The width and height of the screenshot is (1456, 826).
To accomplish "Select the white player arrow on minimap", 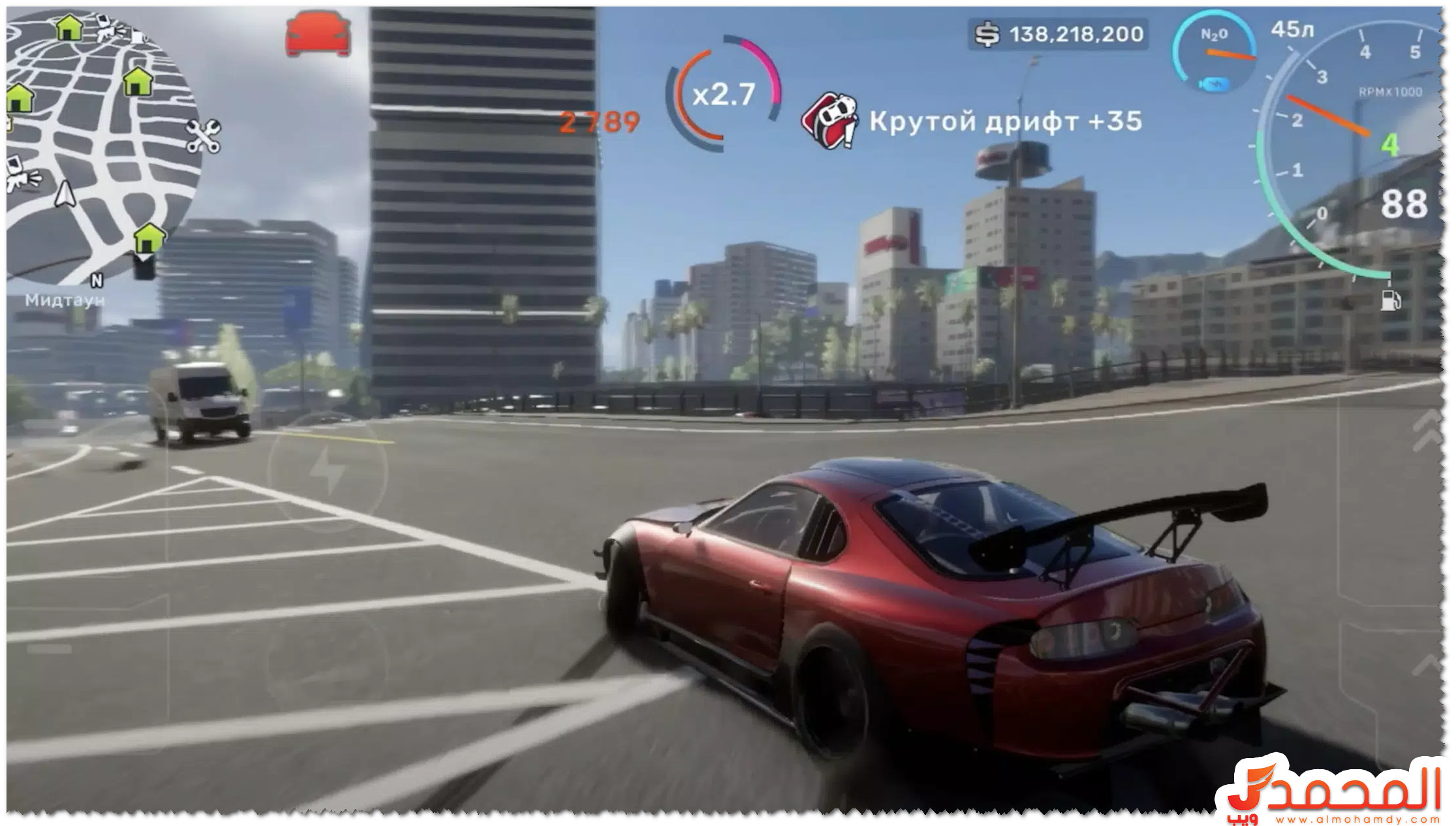I will pos(65,194).
